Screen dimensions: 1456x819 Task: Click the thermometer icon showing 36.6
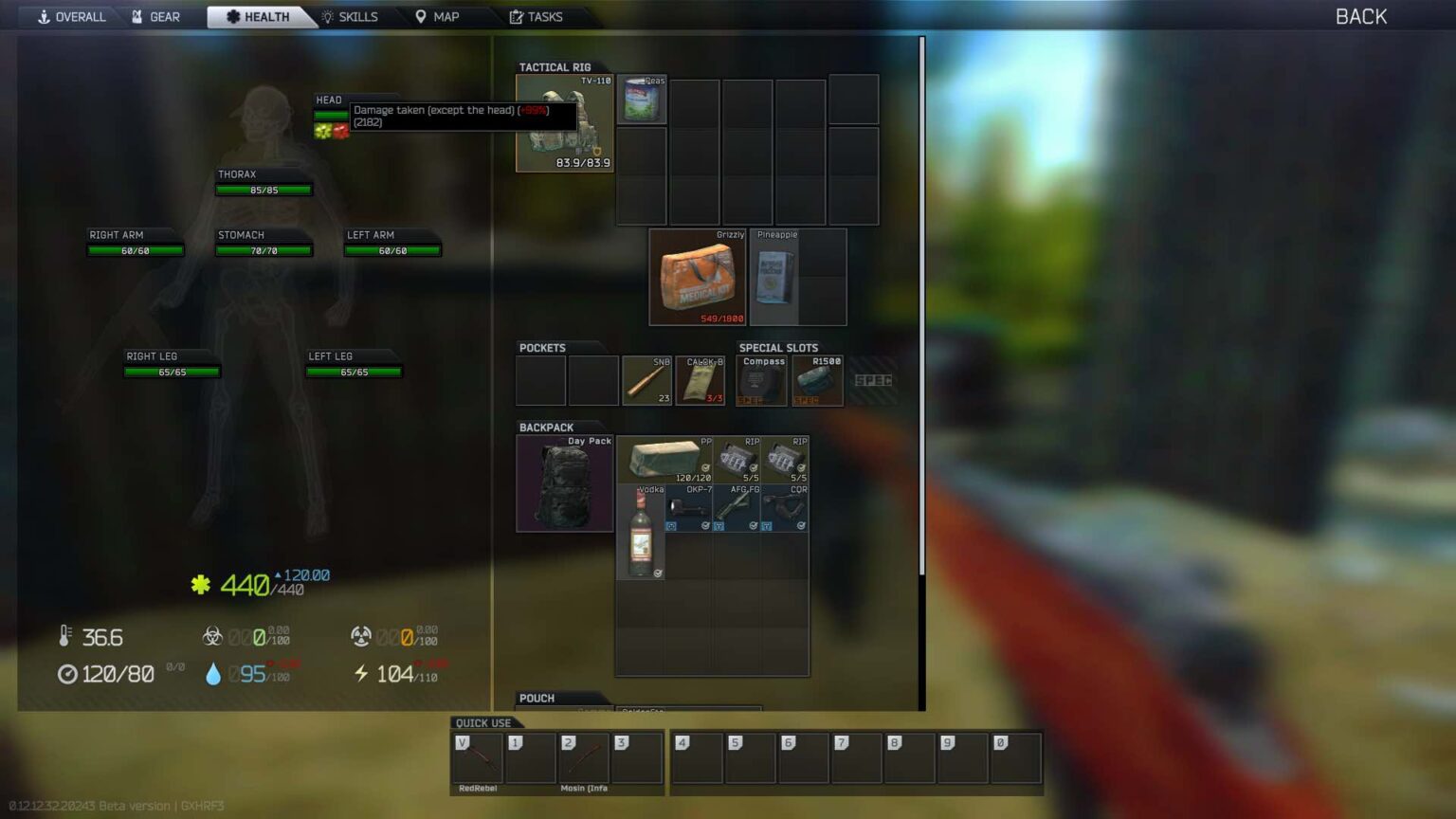tap(64, 637)
